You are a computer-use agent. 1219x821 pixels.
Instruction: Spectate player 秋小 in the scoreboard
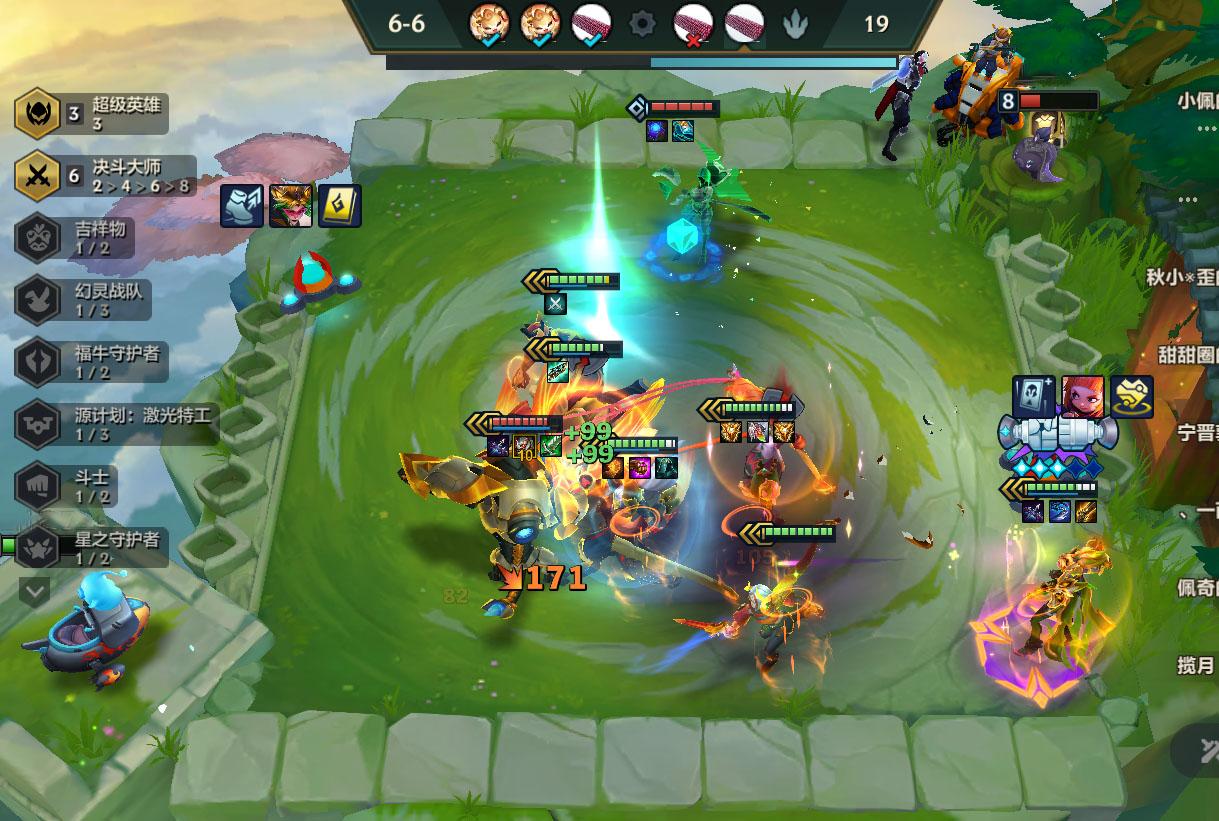click(1184, 276)
